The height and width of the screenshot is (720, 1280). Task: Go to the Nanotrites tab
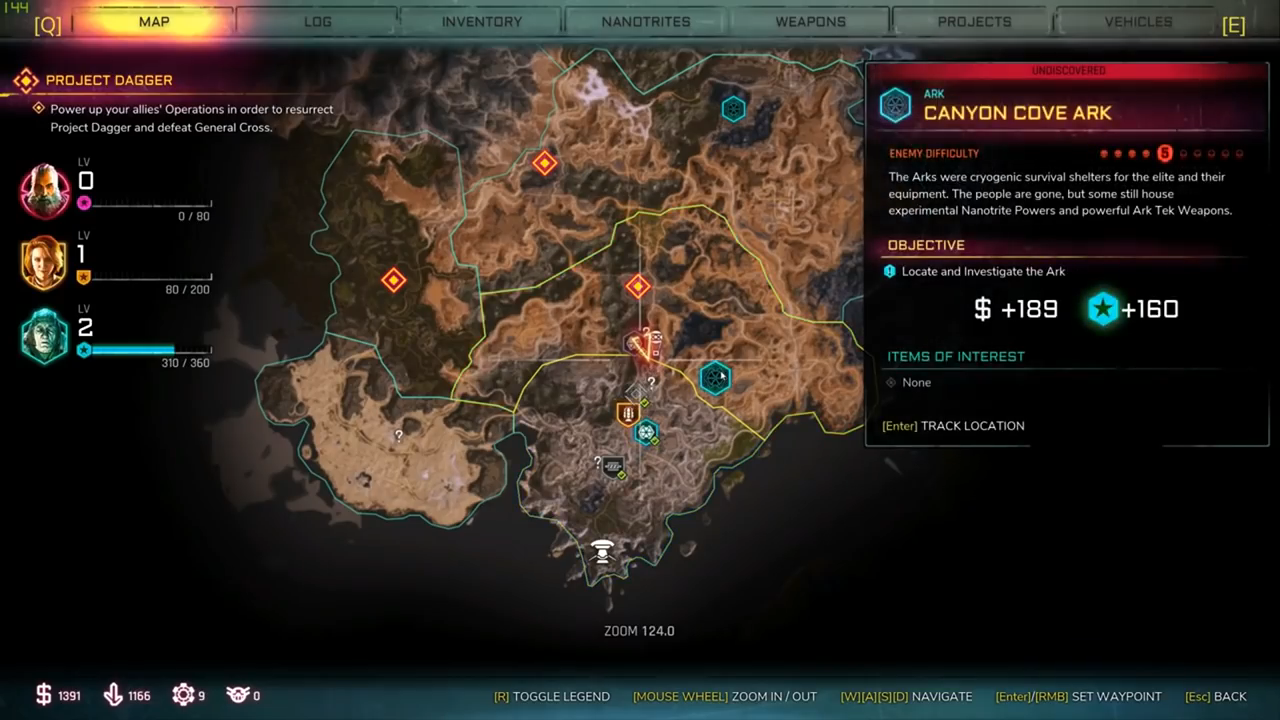646,21
